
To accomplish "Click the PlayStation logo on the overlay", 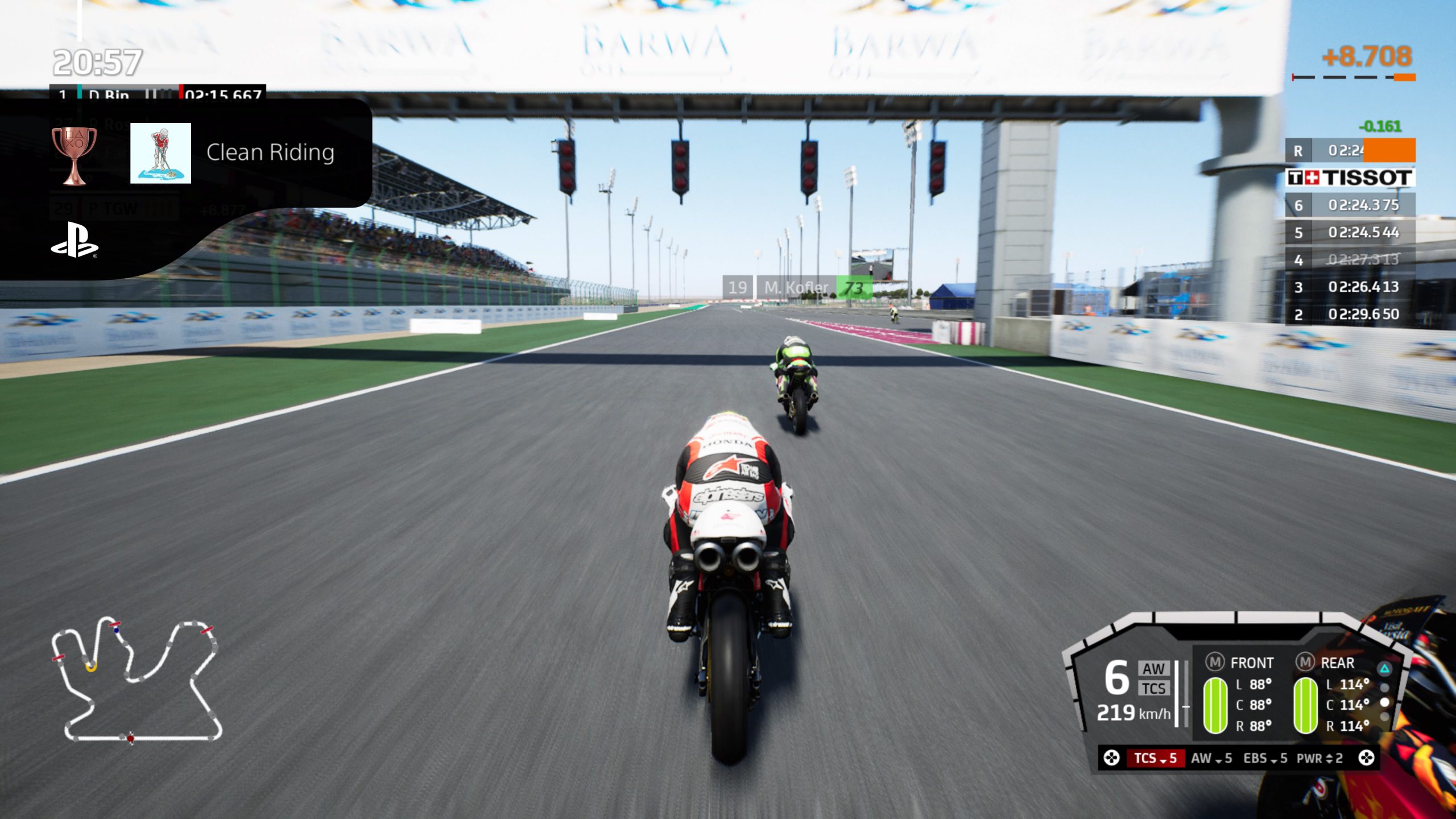I will 75,241.
